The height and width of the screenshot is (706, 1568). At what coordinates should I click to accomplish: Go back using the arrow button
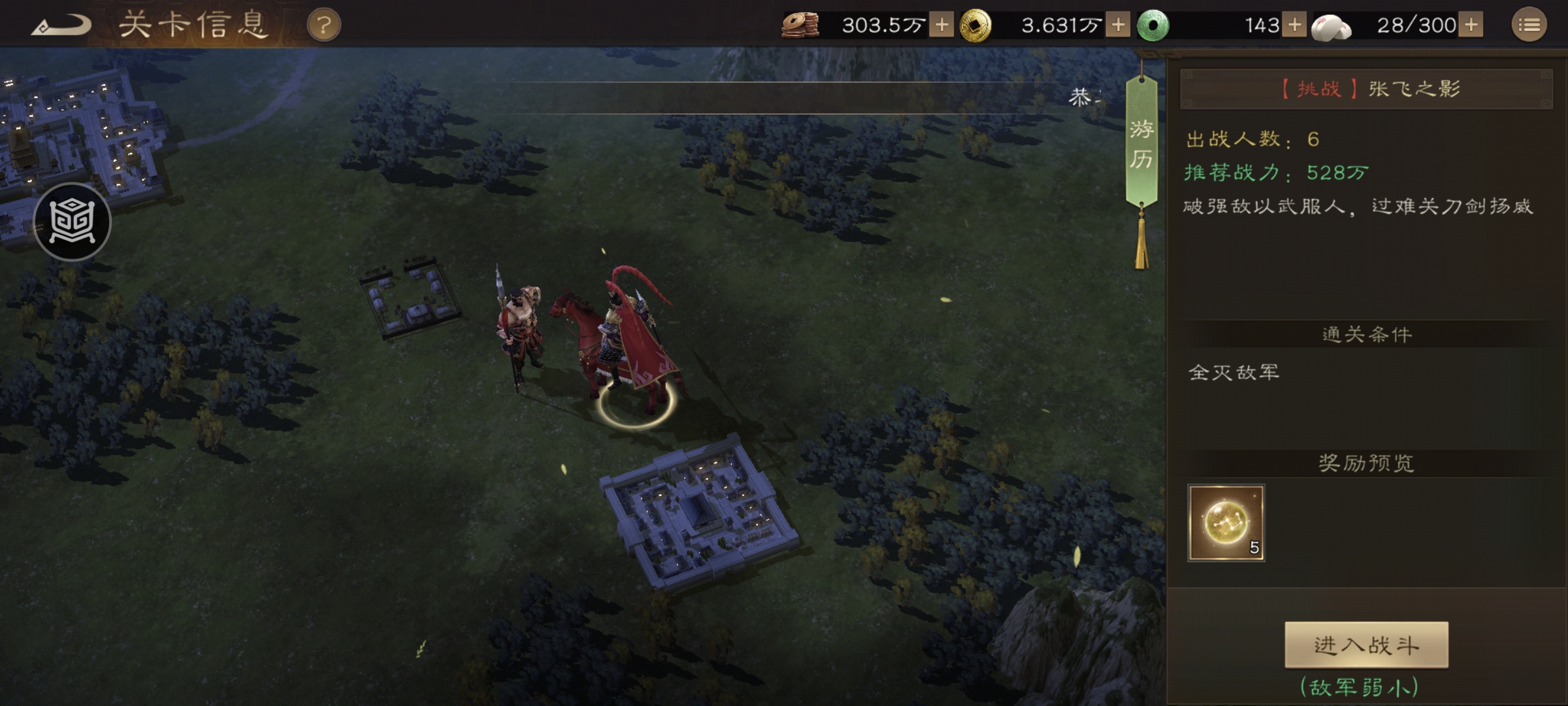61,26
